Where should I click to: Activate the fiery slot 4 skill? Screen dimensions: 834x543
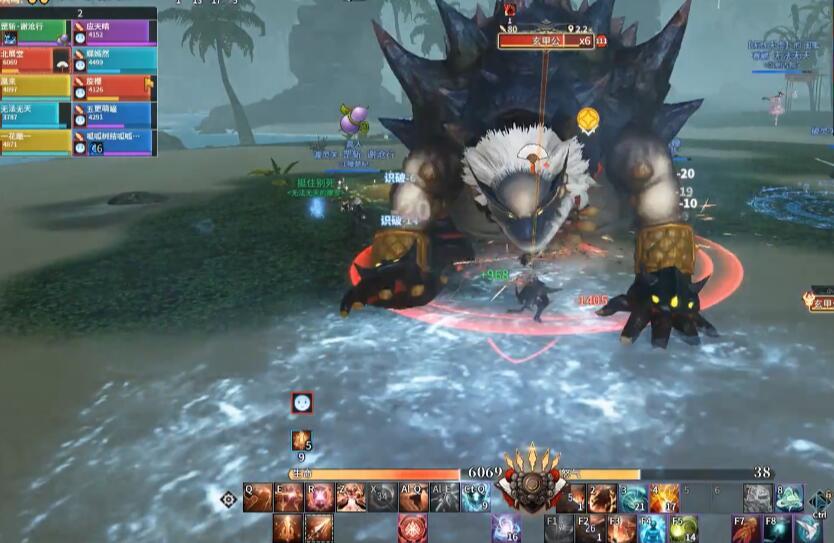click(664, 497)
